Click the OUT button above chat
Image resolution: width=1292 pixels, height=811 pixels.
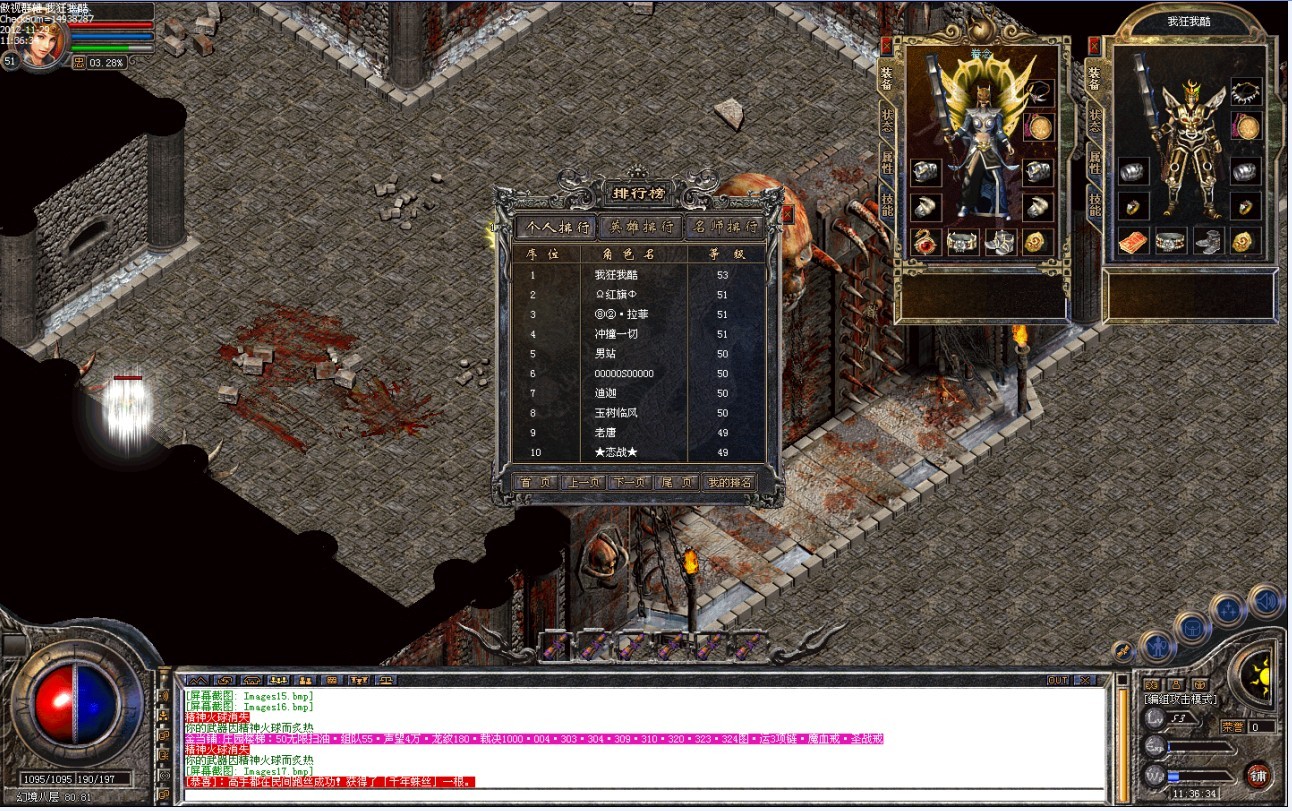pyautogui.click(x=1058, y=680)
